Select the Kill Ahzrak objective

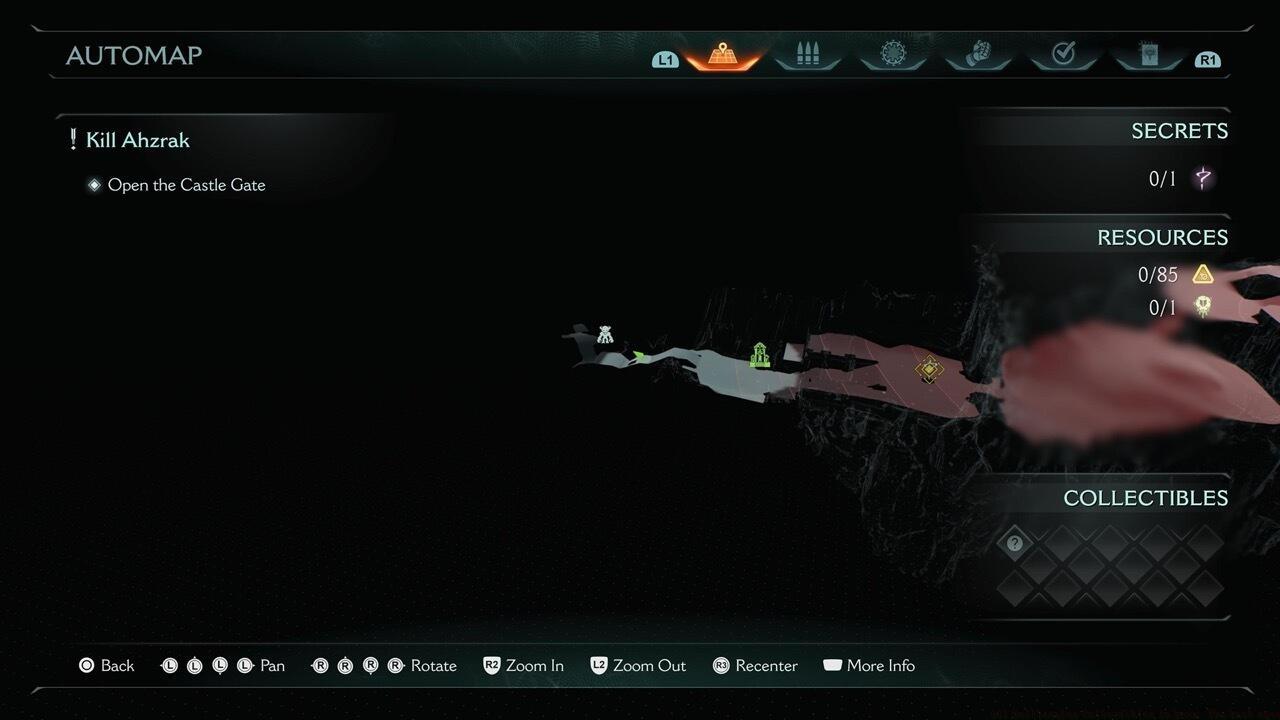(137, 140)
